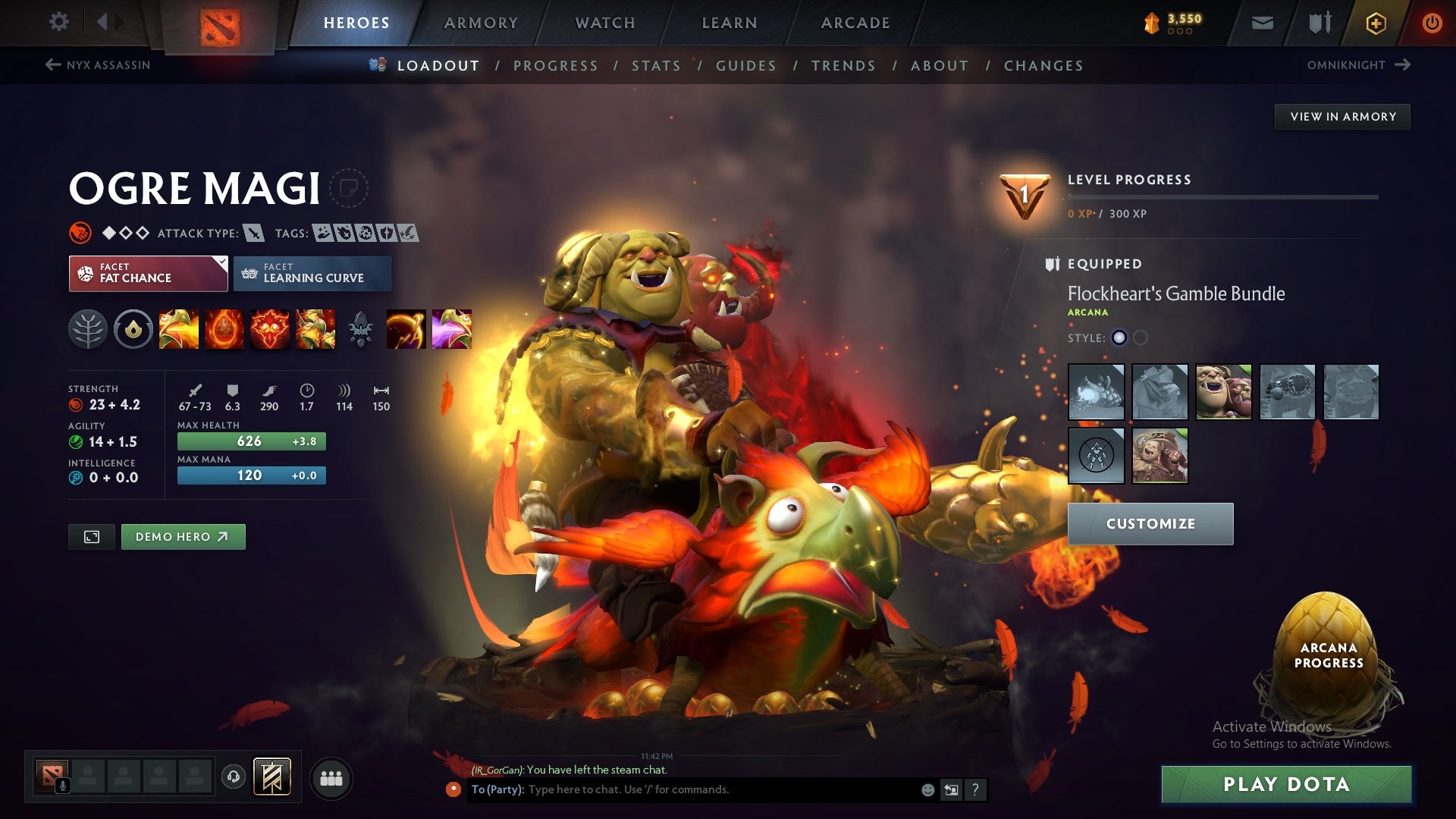Viewport: 1456px width, 819px height.
Task: Select the Fat Chance facet
Action: pos(148,273)
